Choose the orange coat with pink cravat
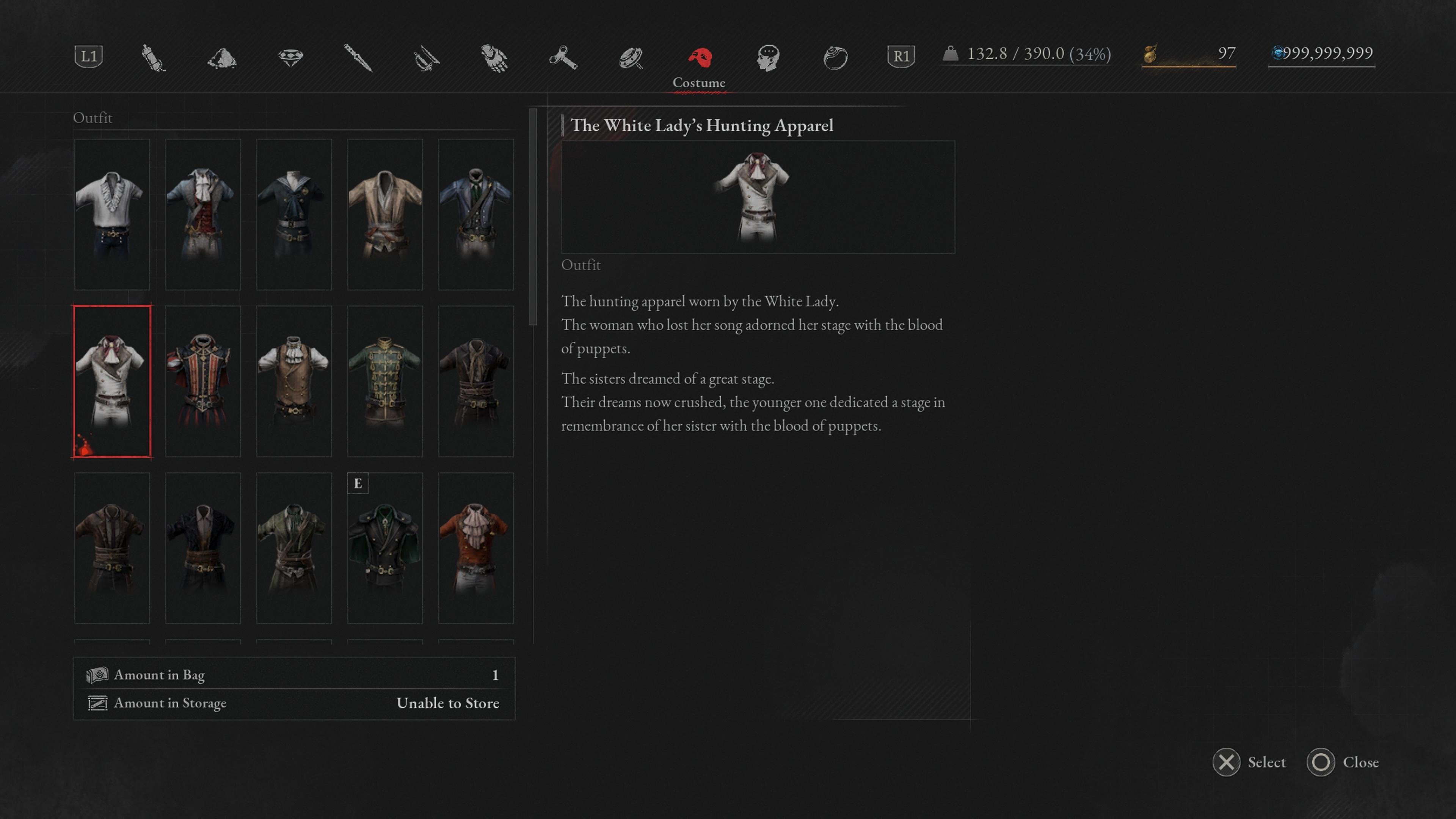The height and width of the screenshot is (819, 1456). click(x=476, y=548)
